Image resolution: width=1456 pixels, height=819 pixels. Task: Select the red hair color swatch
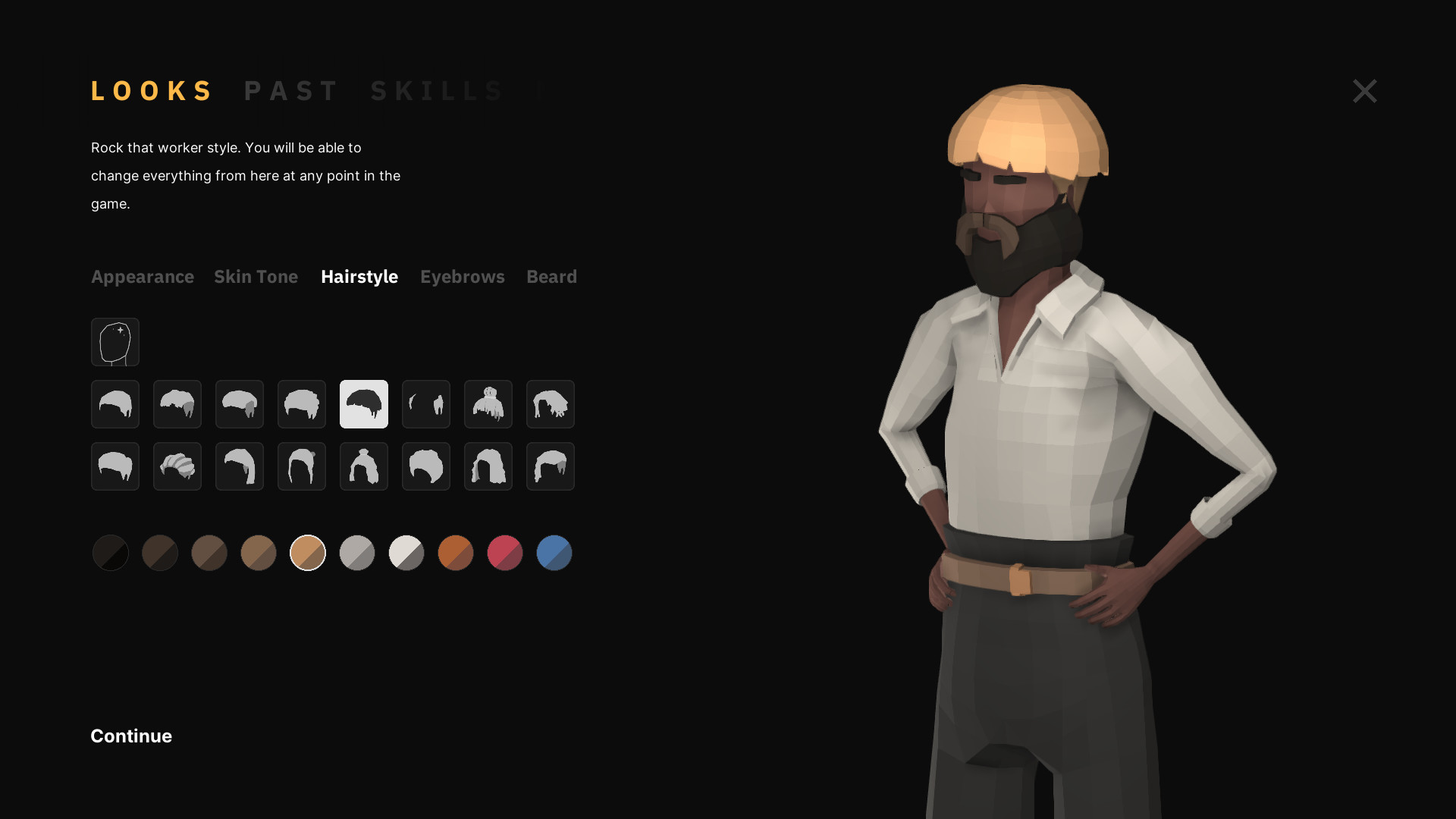(x=504, y=553)
